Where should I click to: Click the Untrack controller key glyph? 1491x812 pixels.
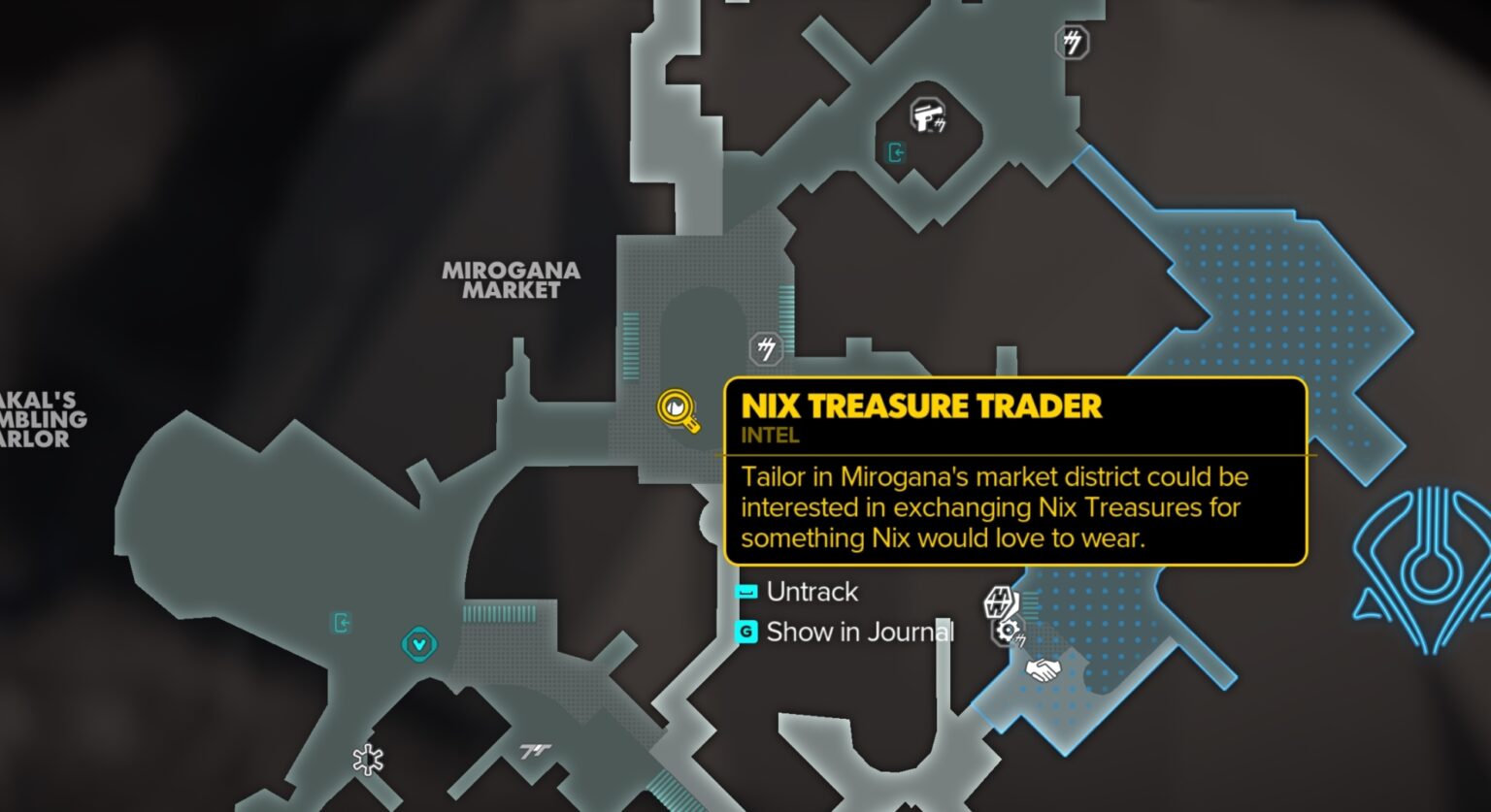[745, 592]
